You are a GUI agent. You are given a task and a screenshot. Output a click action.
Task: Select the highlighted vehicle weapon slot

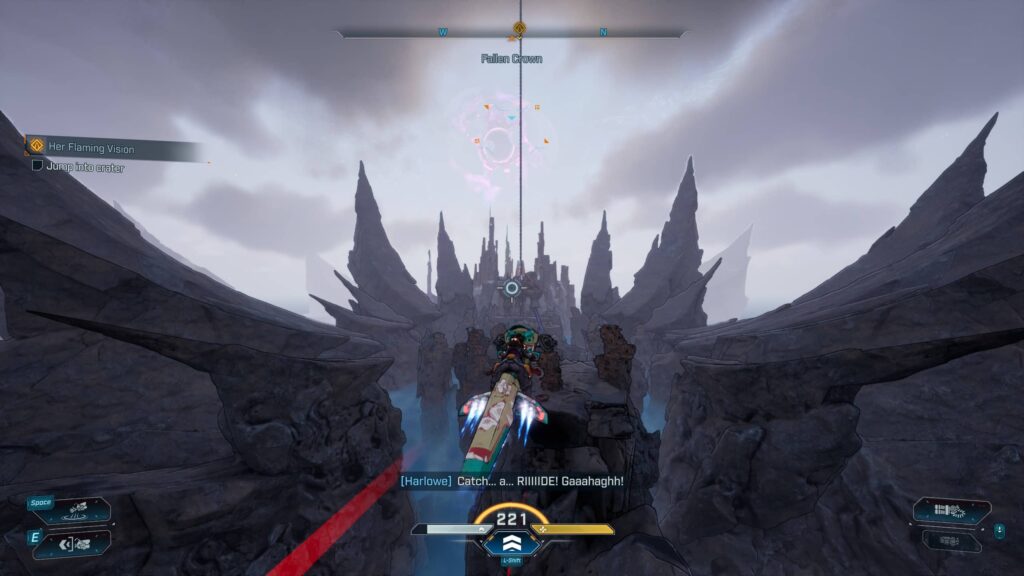tap(951, 512)
